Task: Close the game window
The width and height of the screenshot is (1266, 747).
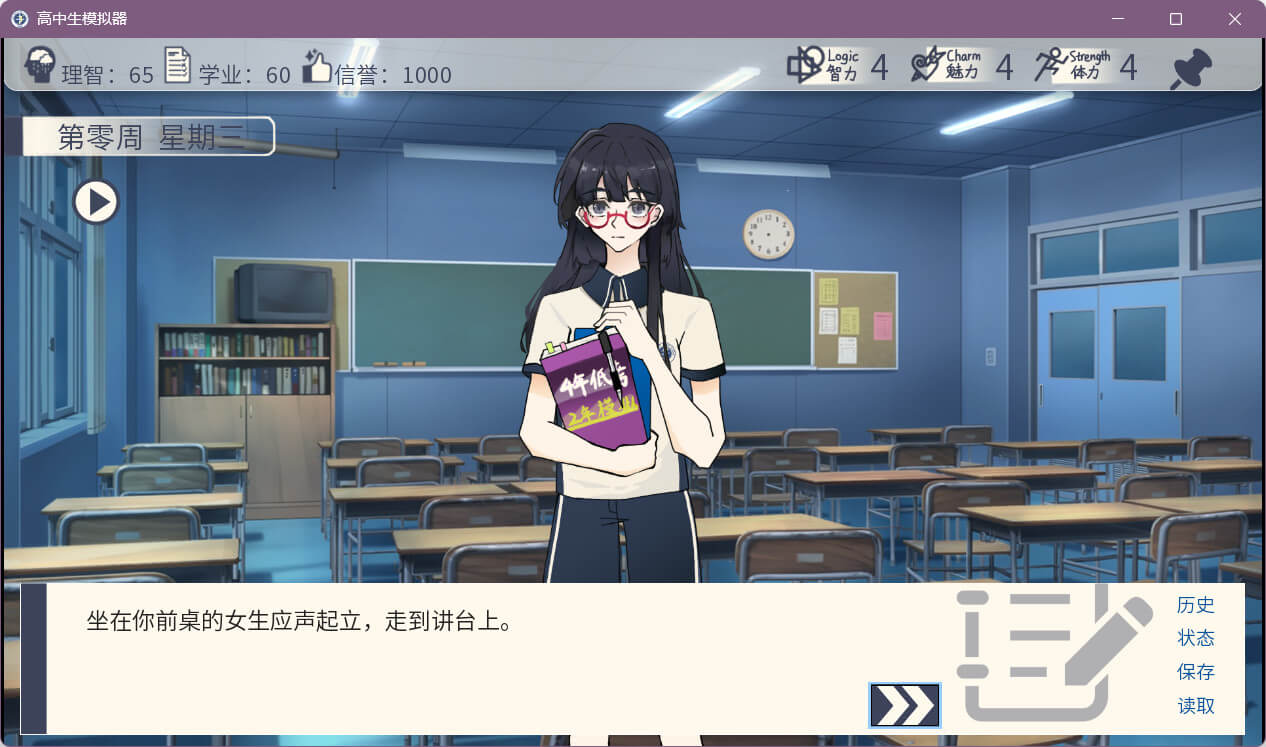Action: [x=1234, y=19]
